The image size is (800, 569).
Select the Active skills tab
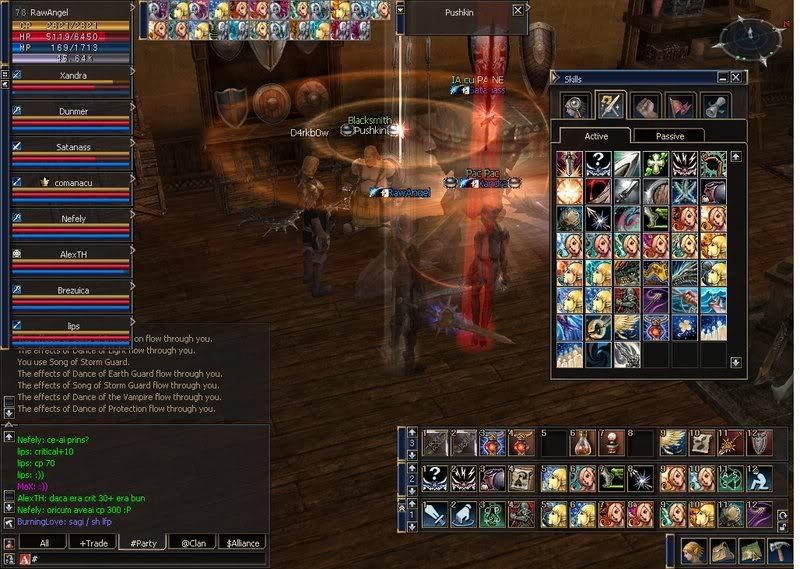[x=594, y=136]
